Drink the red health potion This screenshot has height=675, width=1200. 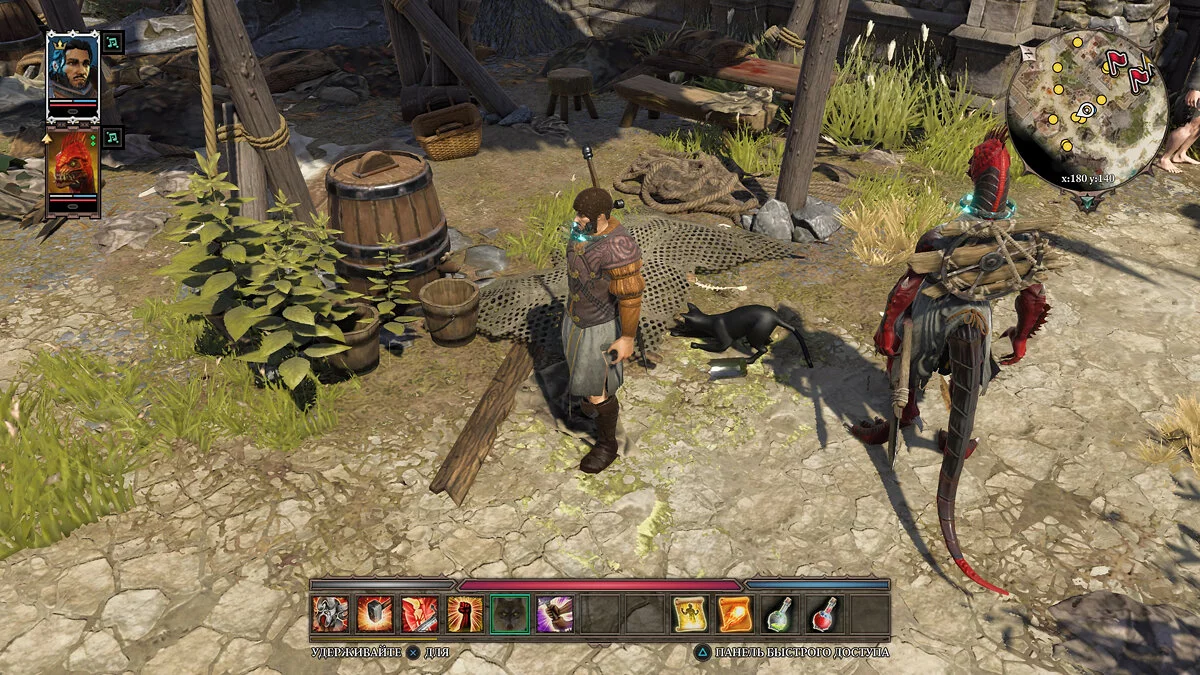[x=824, y=614]
